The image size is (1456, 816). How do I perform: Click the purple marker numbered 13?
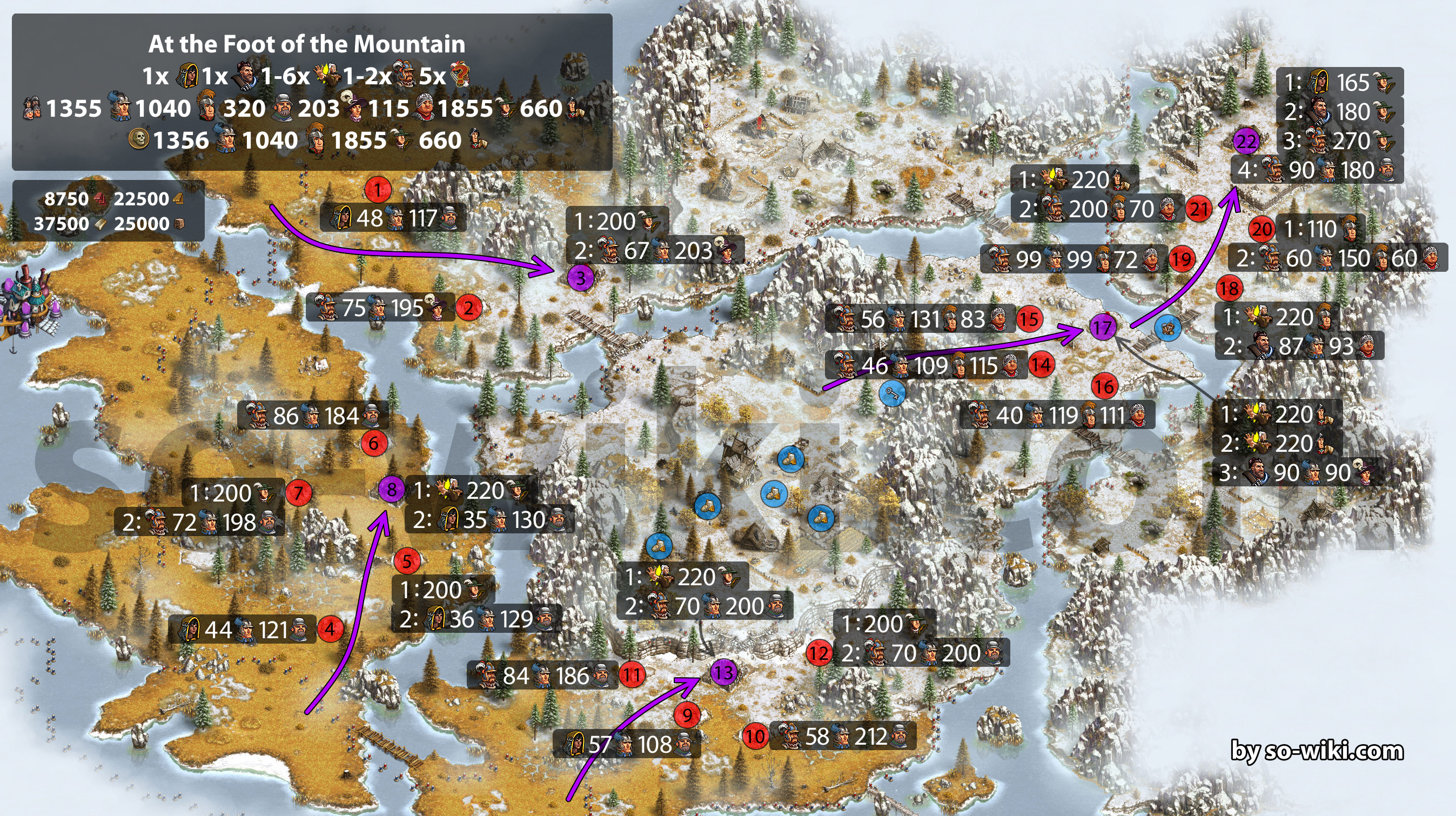pos(723,672)
